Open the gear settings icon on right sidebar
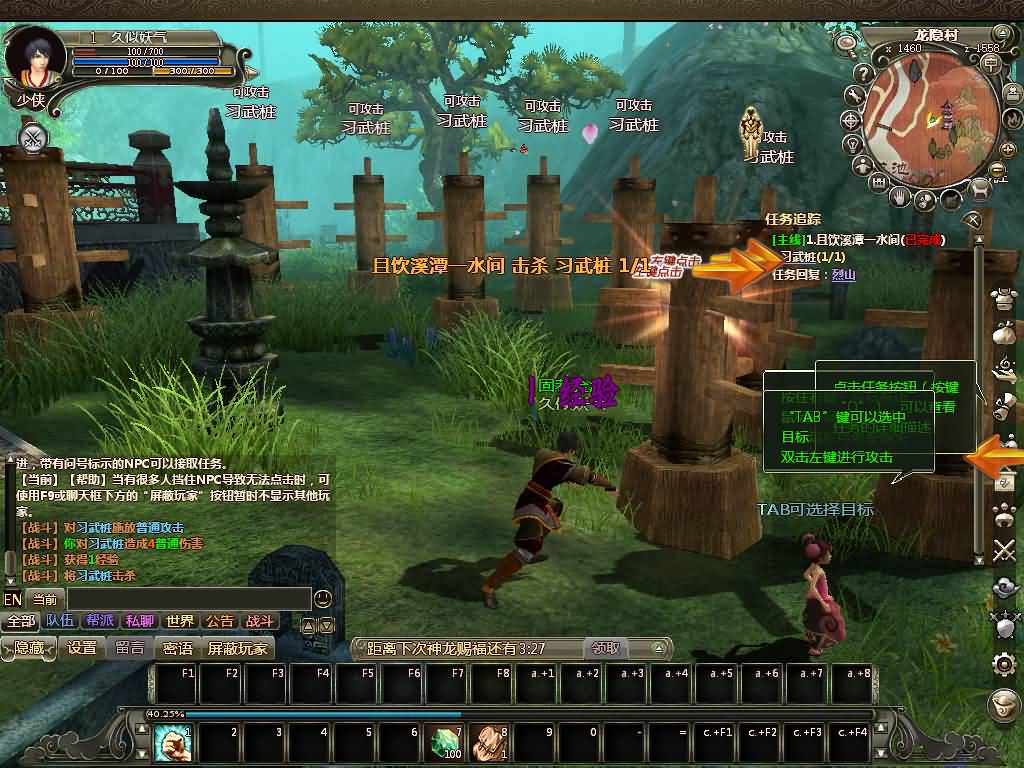 pyautogui.click(x=1004, y=663)
